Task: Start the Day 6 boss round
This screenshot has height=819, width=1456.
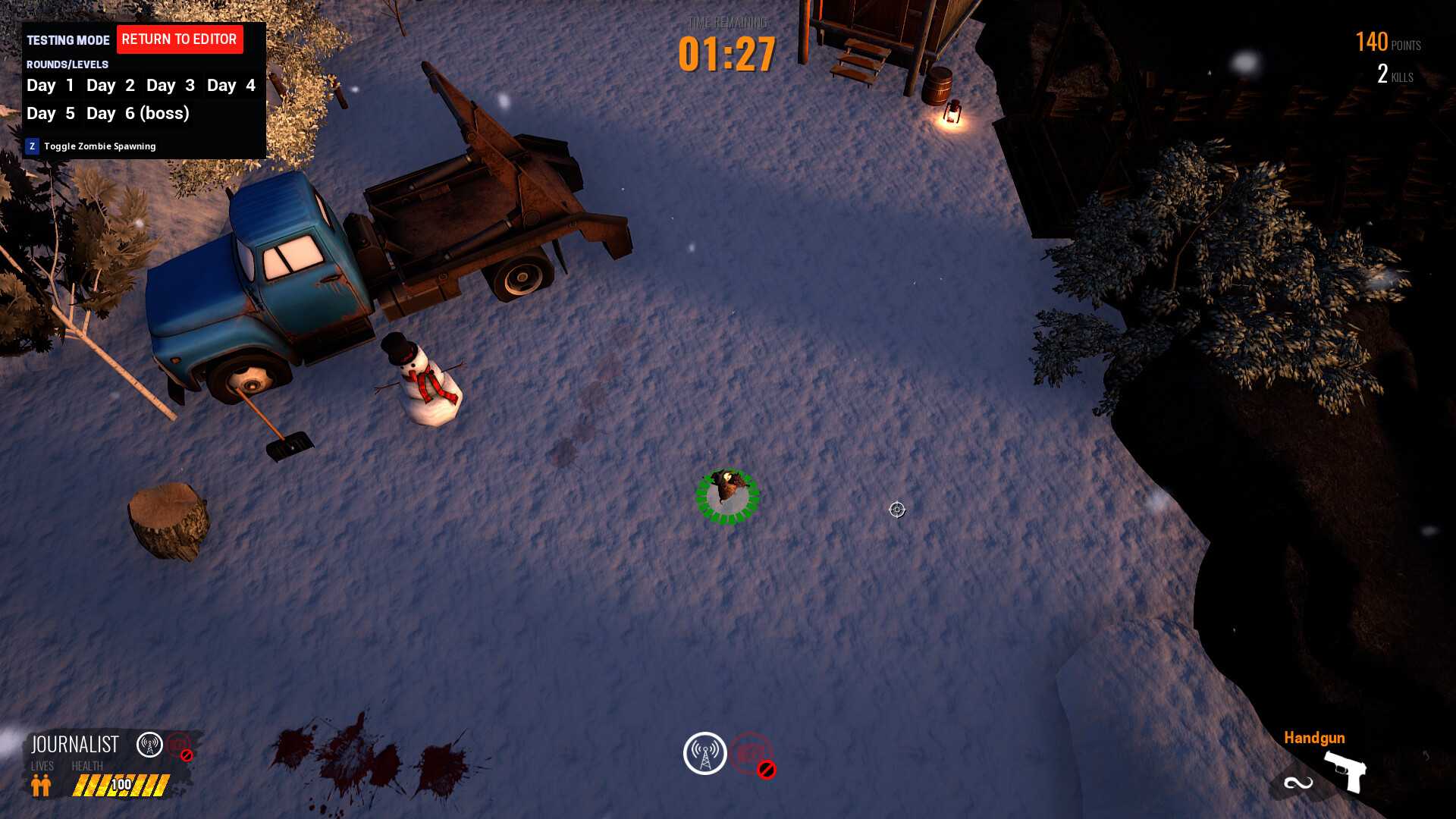Action: pyautogui.click(x=138, y=114)
